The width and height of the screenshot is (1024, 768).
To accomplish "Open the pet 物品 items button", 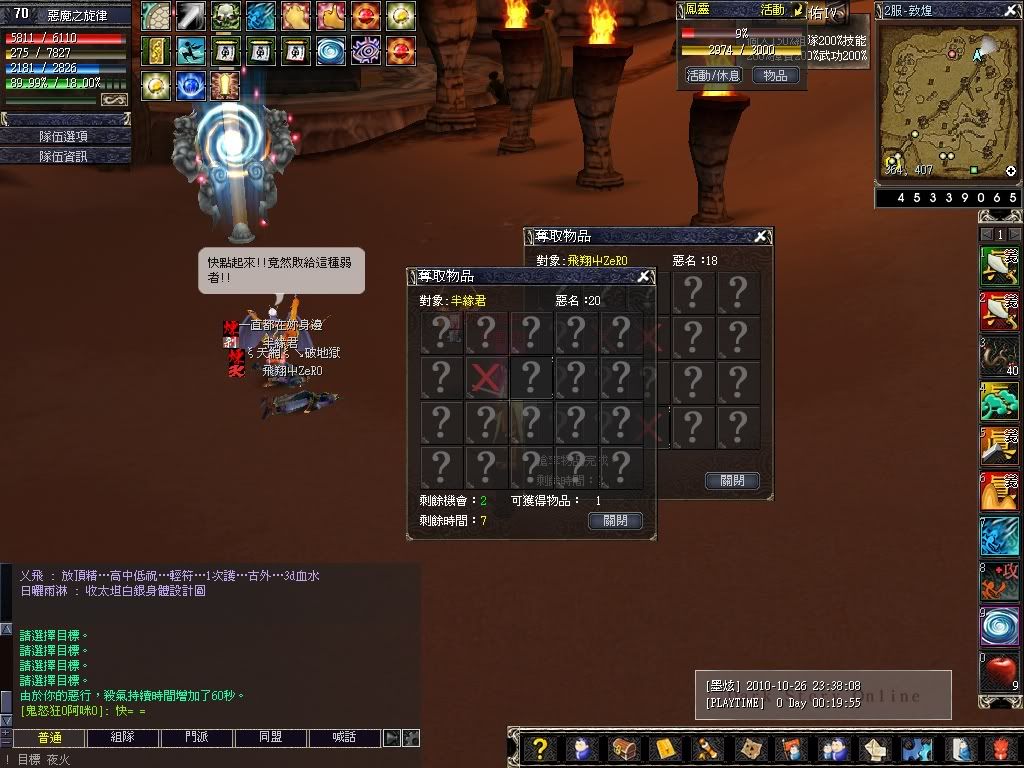I will (775, 75).
